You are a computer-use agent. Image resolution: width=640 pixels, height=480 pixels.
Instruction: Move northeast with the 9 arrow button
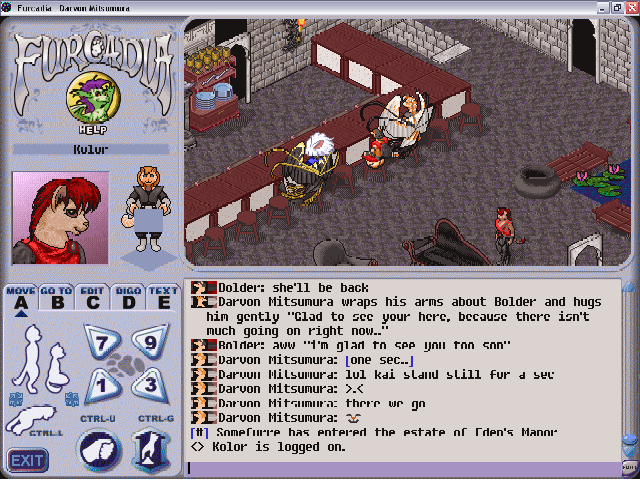(144, 341)
